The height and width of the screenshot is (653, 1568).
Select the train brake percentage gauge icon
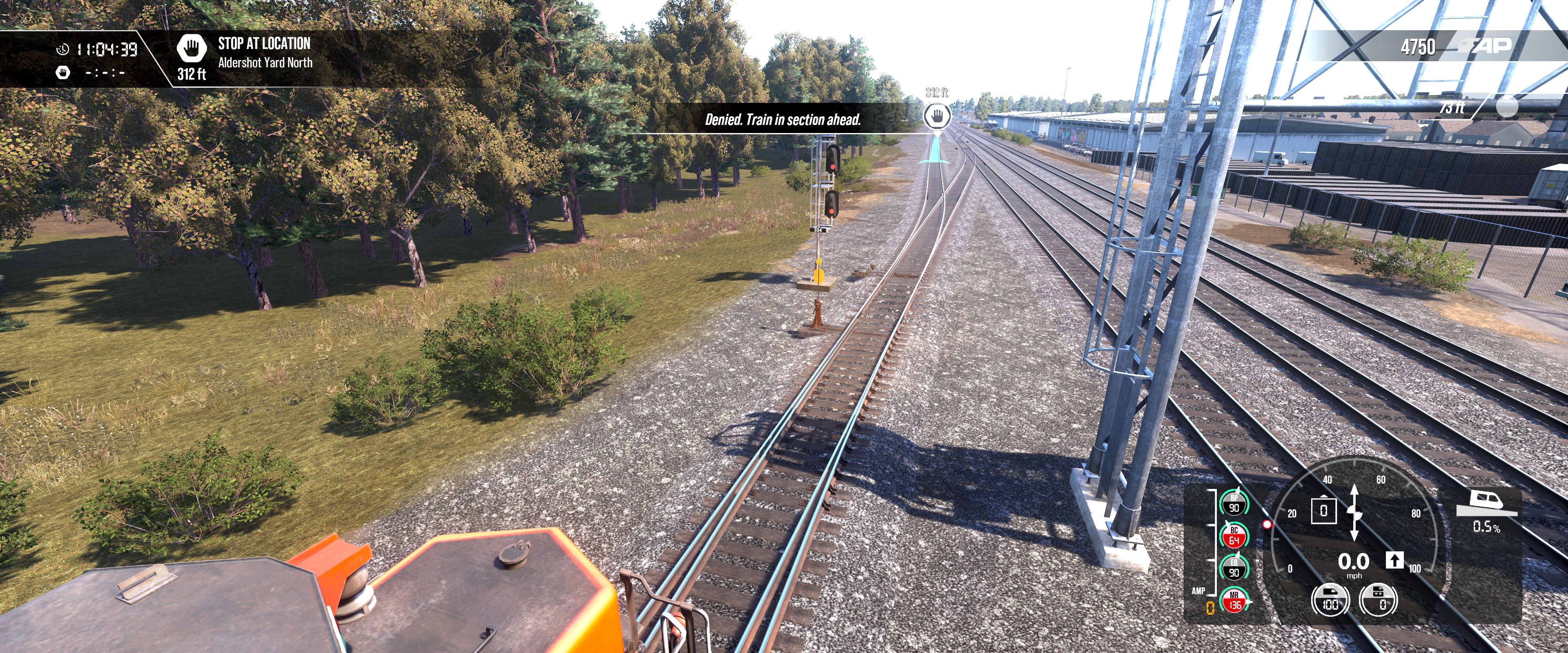(x=1378, y=600)
